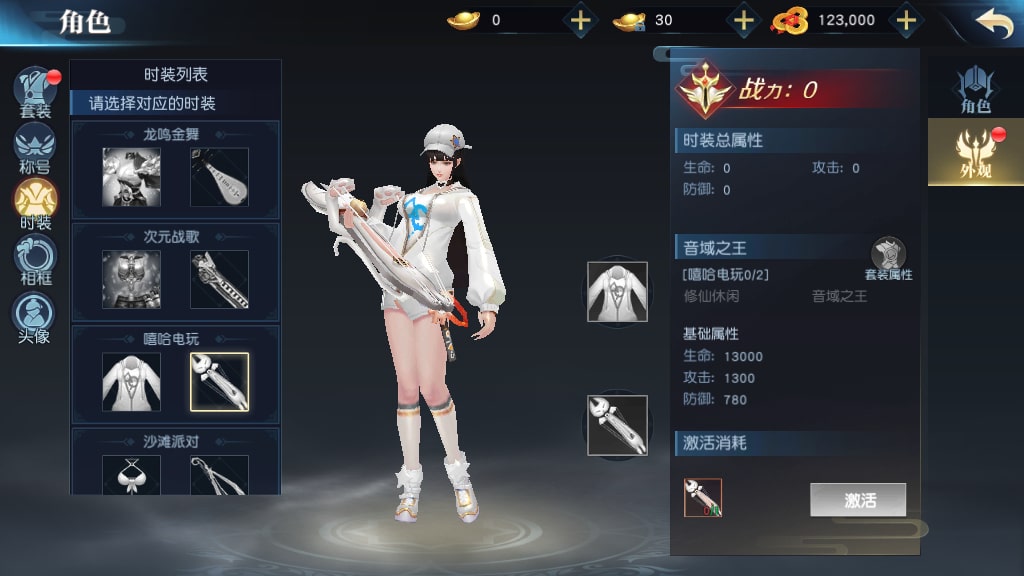Click the 激活 activate button
This screenshot has width=1024, height=576.
[x=858, y=500]
